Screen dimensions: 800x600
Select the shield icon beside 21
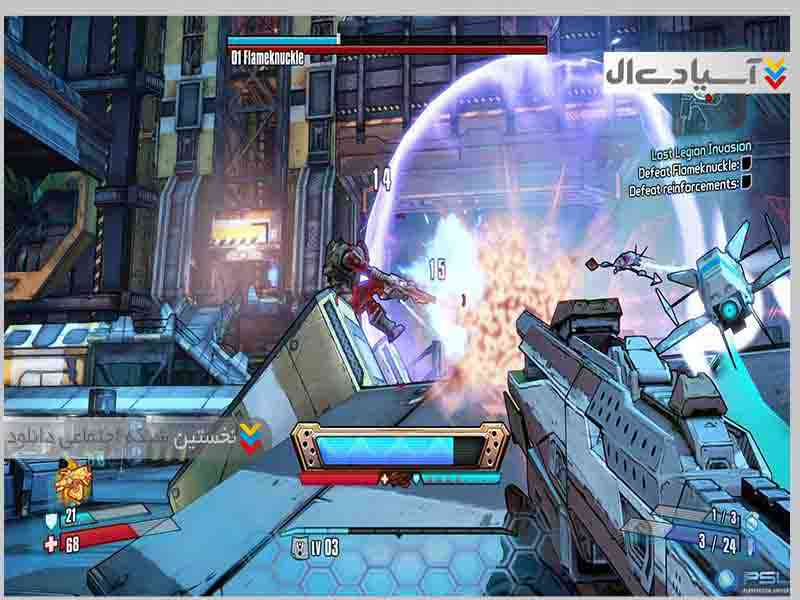click(x=52, y=520)
